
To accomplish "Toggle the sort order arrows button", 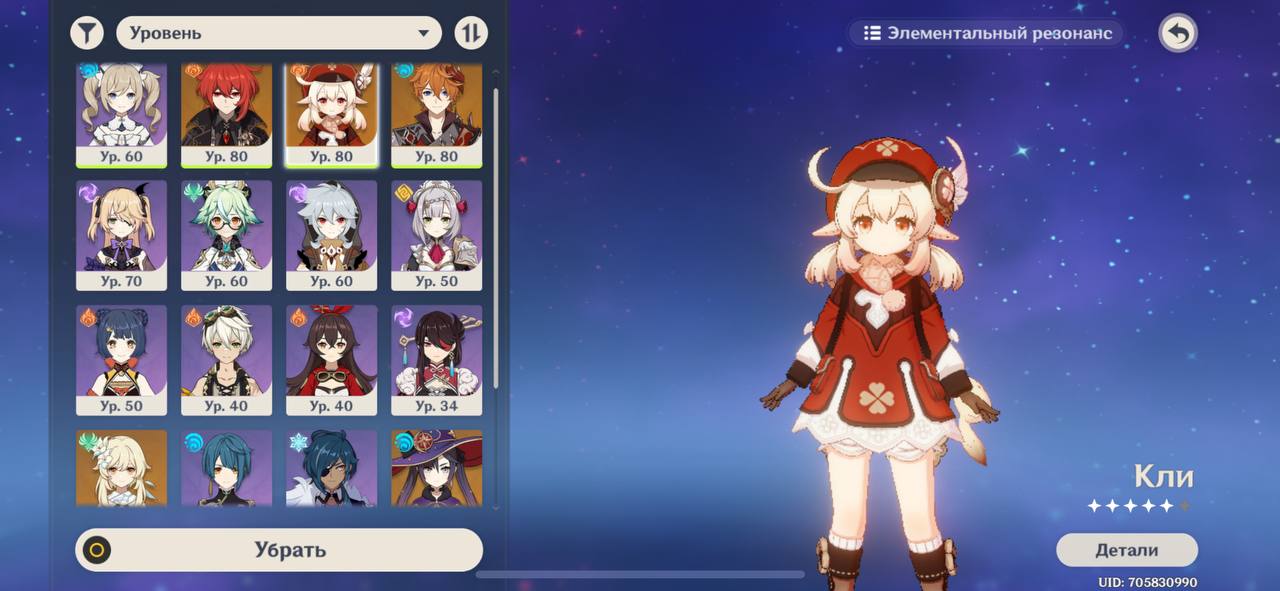I will click(470, 33).
